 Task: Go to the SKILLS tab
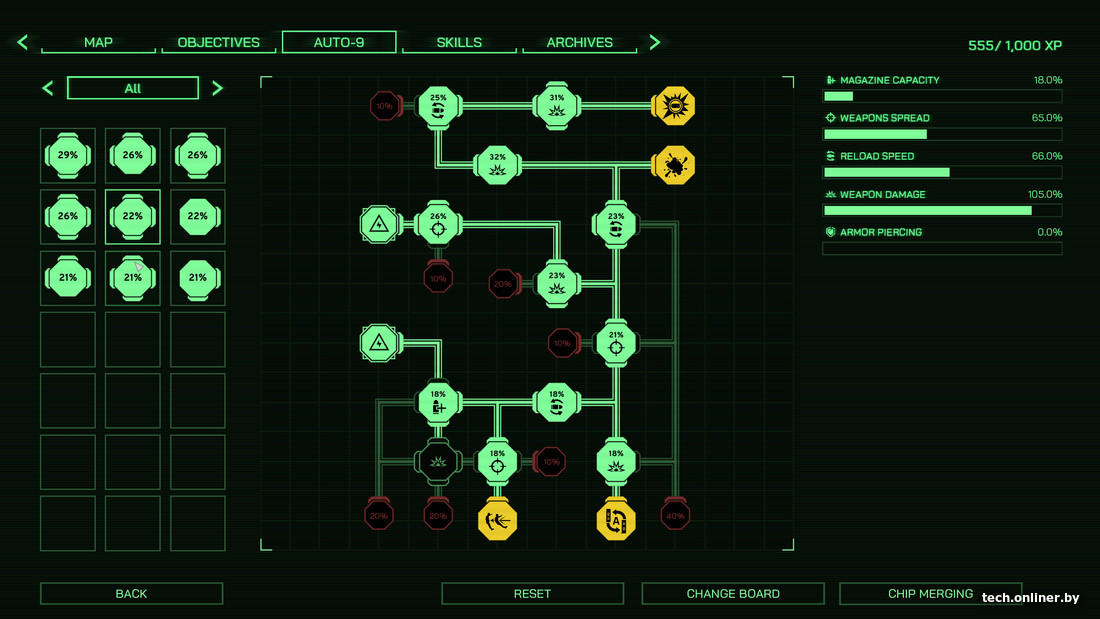coord(459,43)
